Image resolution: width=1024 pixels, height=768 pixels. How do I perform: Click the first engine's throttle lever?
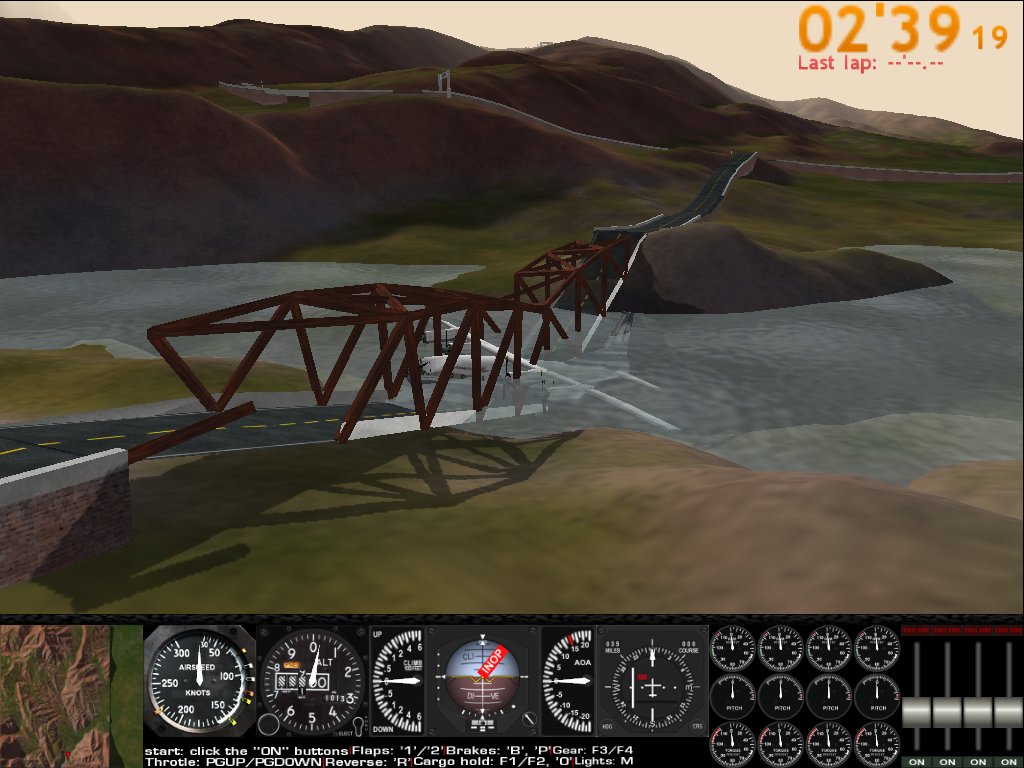click(x=917, y=712)
